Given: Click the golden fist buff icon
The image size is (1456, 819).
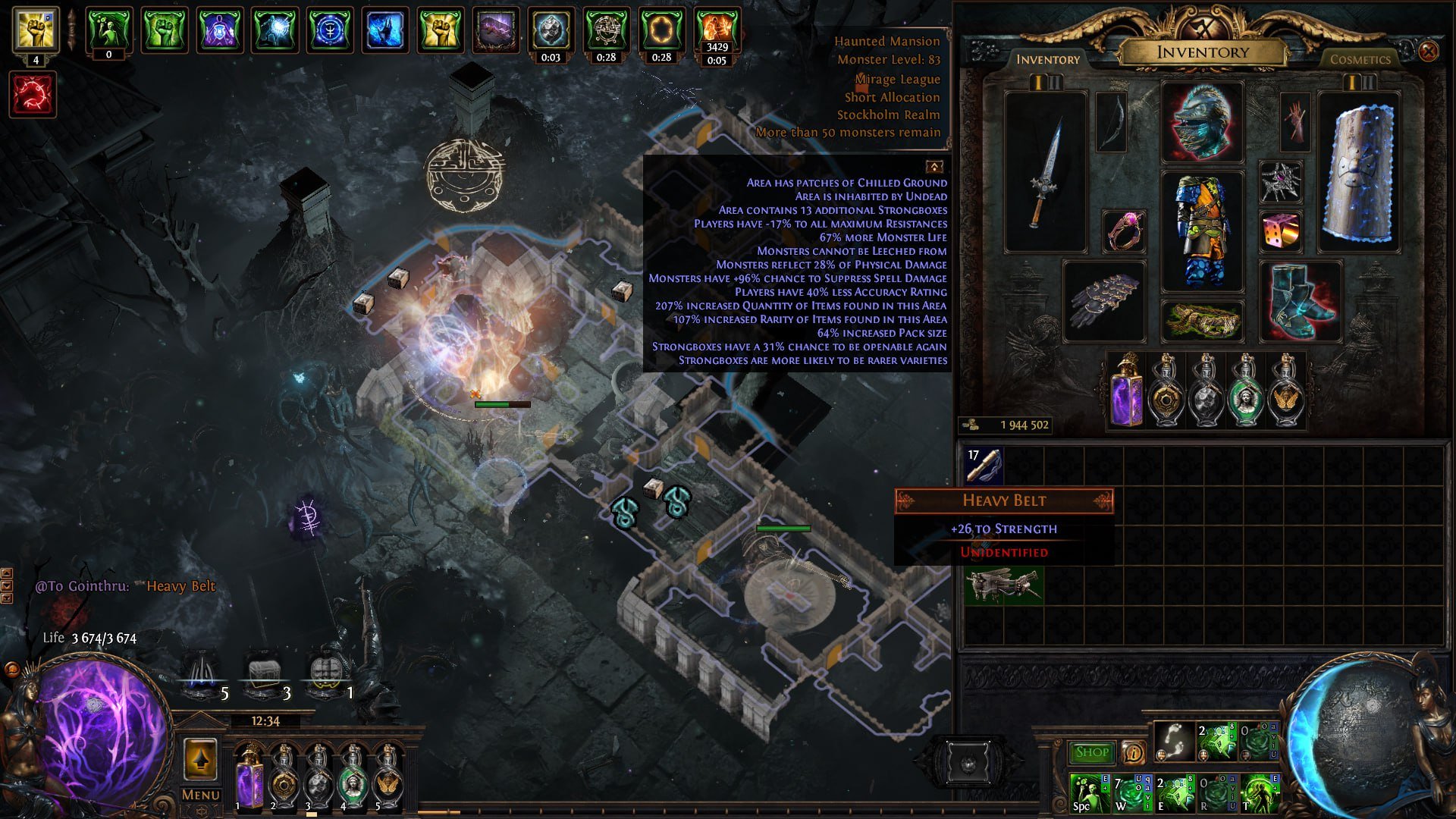Looking at the screenshot, I should tap(36, 28).
